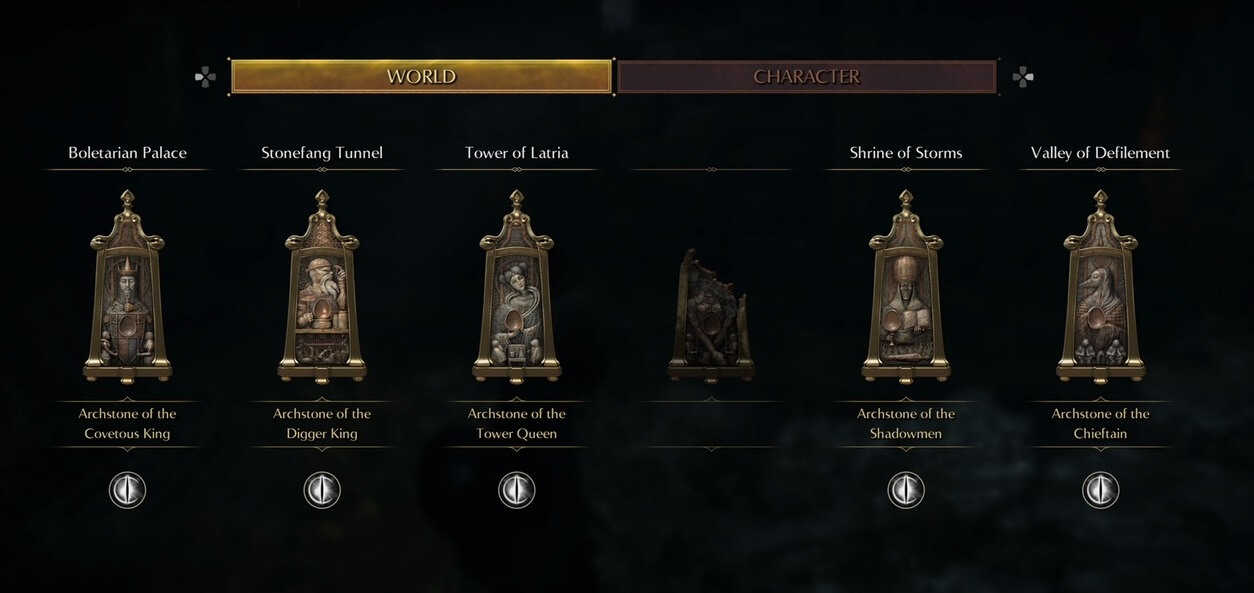Select the Archstone of the Chieftain
1254x593 pixels.
[1100, 288]
